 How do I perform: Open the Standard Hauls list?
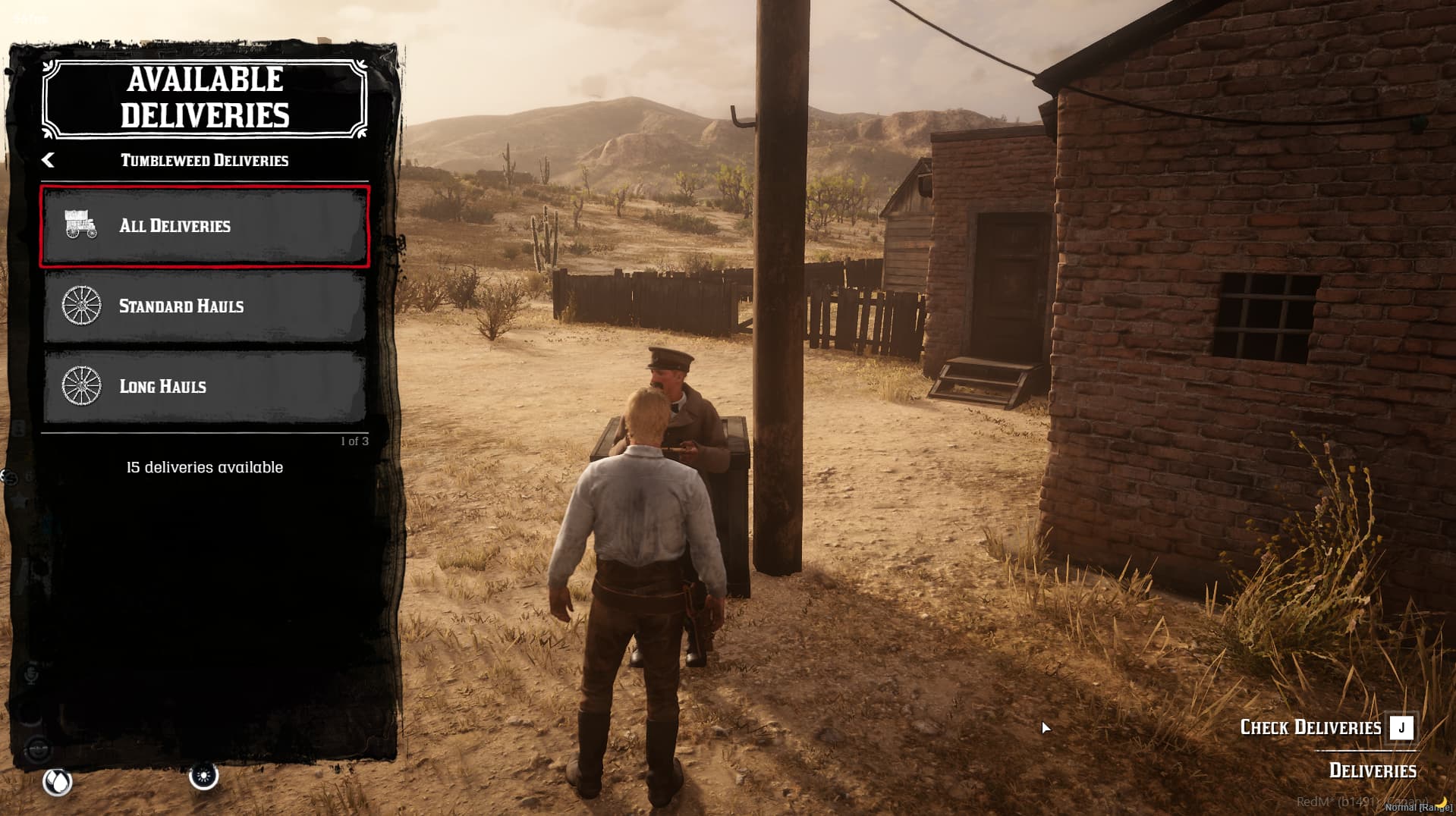(x=205, y=306)
